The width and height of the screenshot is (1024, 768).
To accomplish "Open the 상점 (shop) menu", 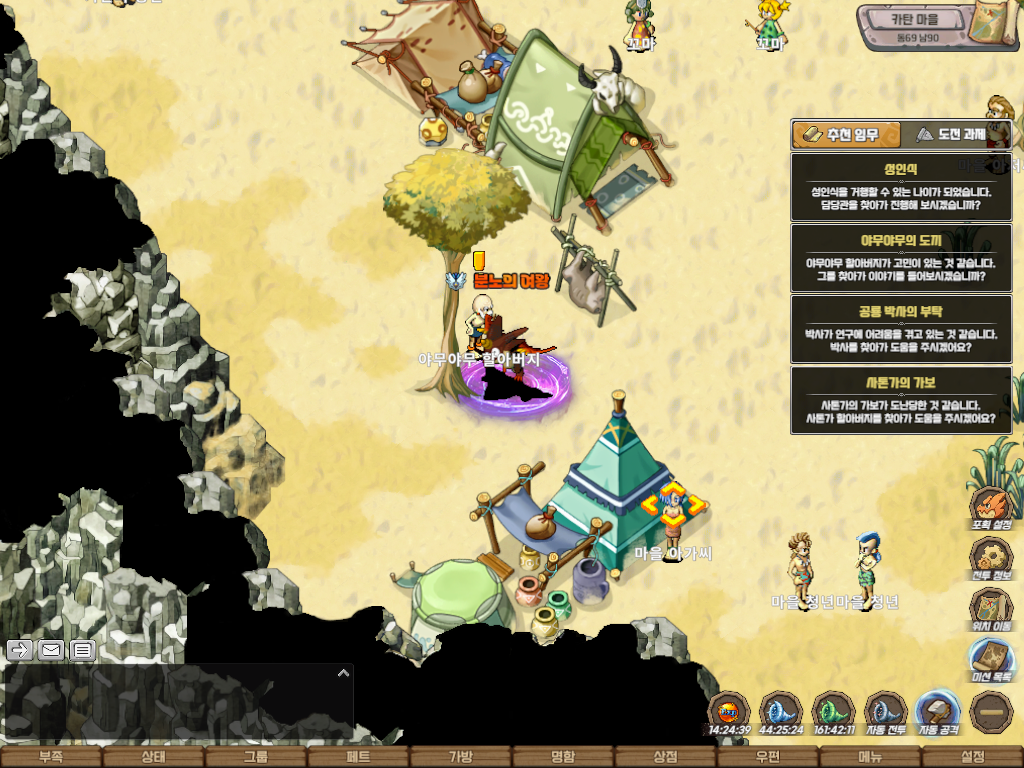I will click(665, 757).
